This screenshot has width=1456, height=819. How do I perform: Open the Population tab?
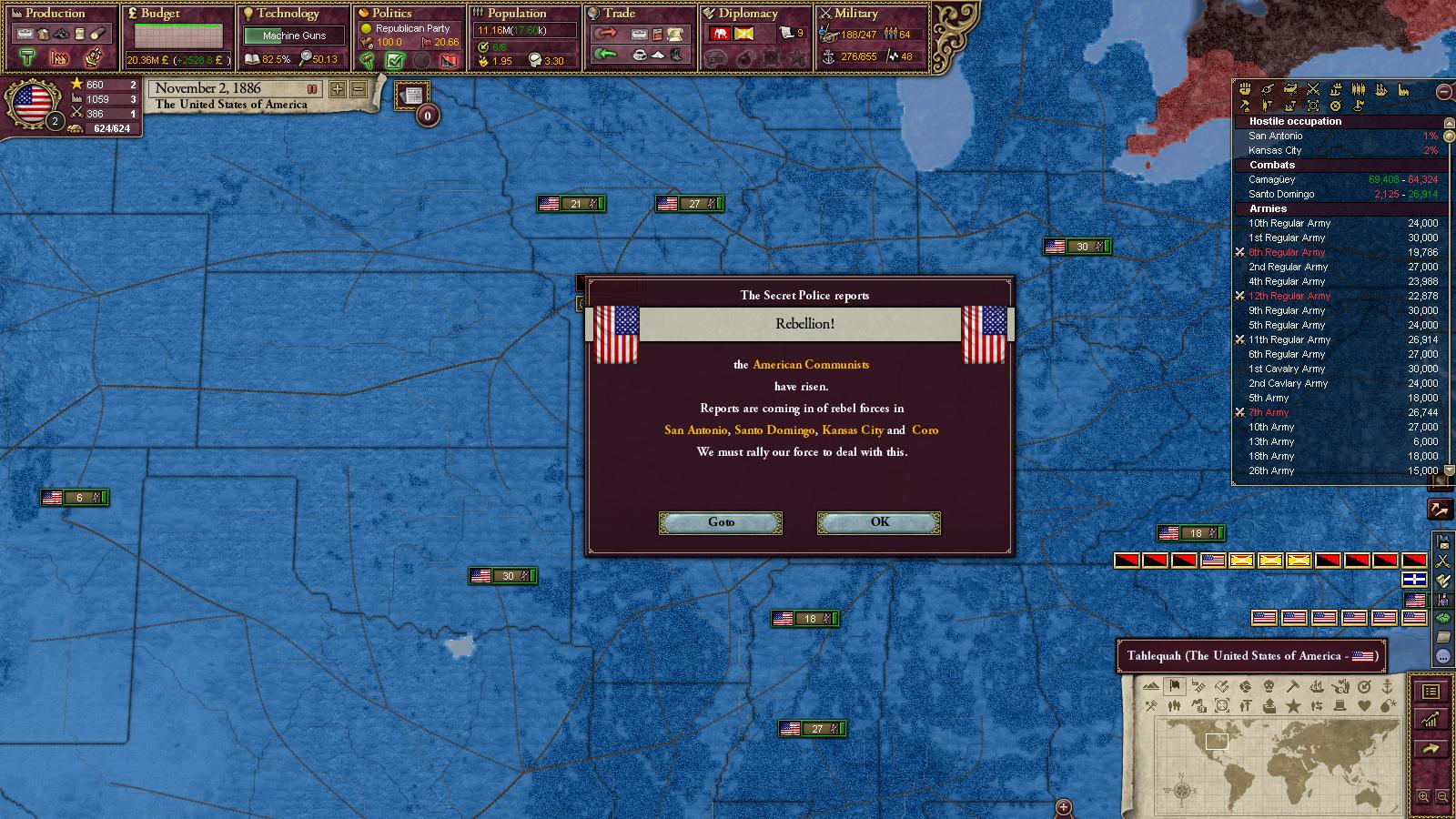[x=516, y=14]
